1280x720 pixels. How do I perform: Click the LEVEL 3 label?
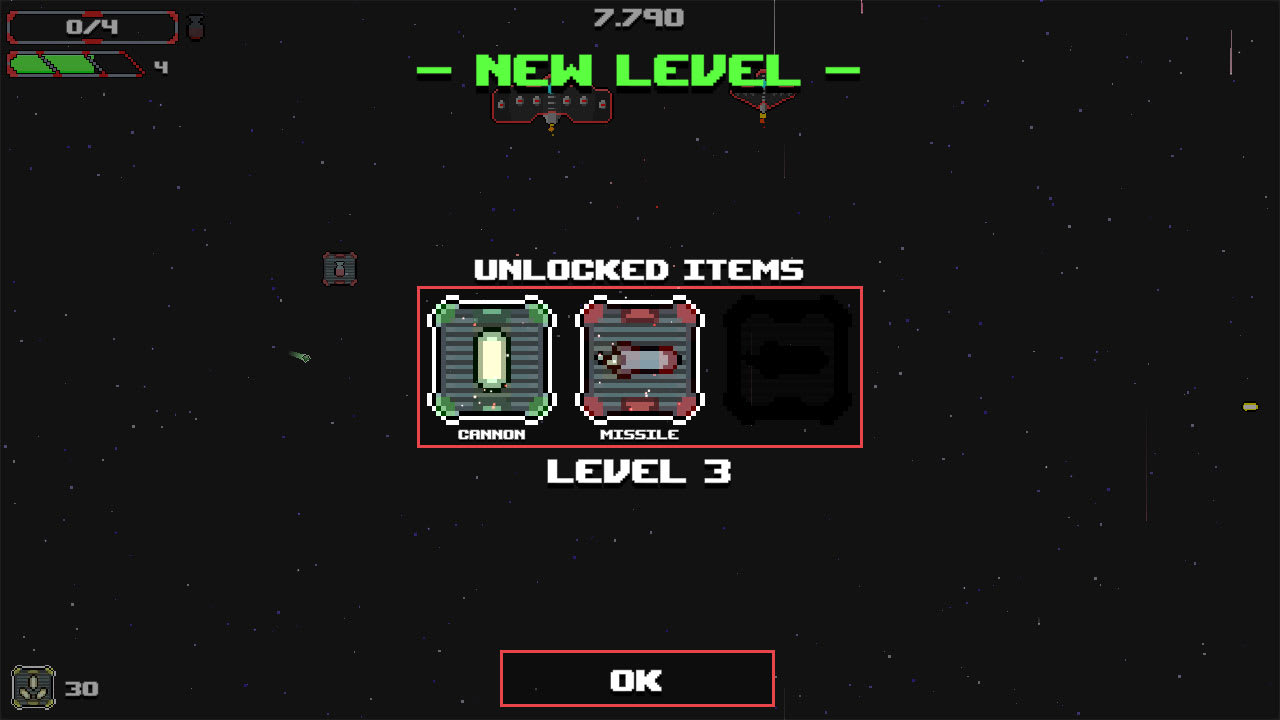click(637, 470)
